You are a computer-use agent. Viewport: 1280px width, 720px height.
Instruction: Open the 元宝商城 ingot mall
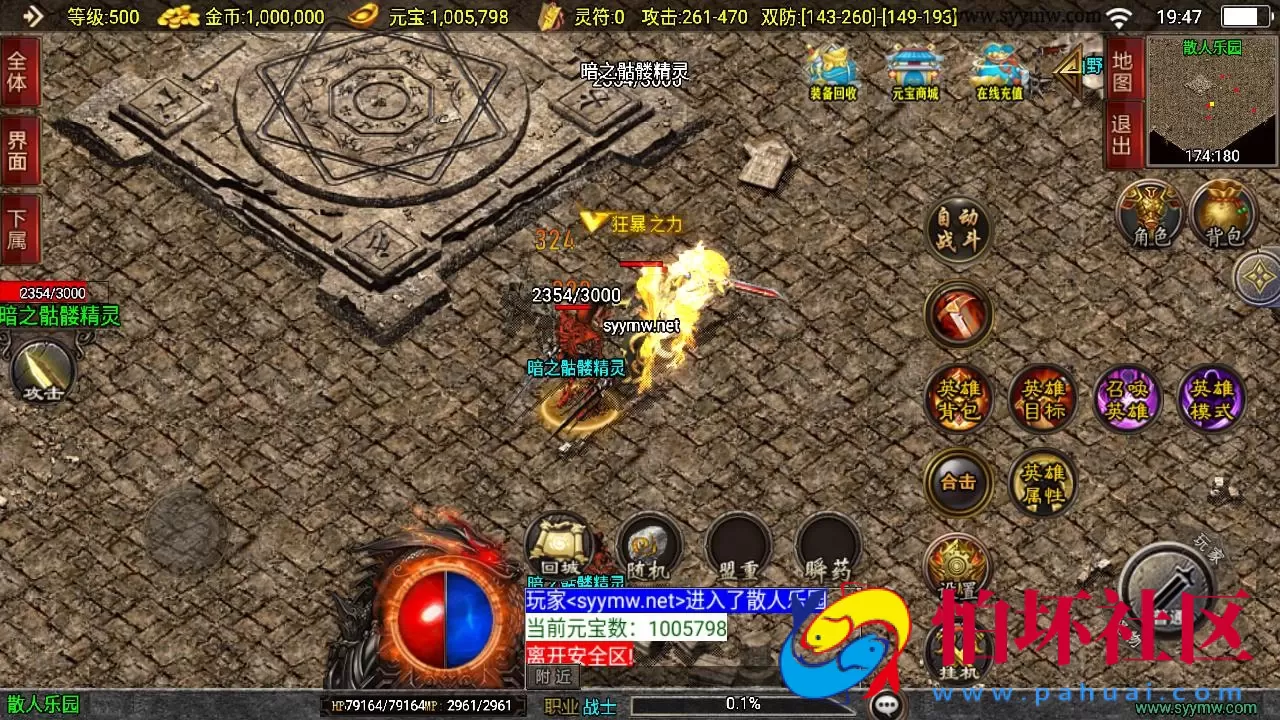914,70
